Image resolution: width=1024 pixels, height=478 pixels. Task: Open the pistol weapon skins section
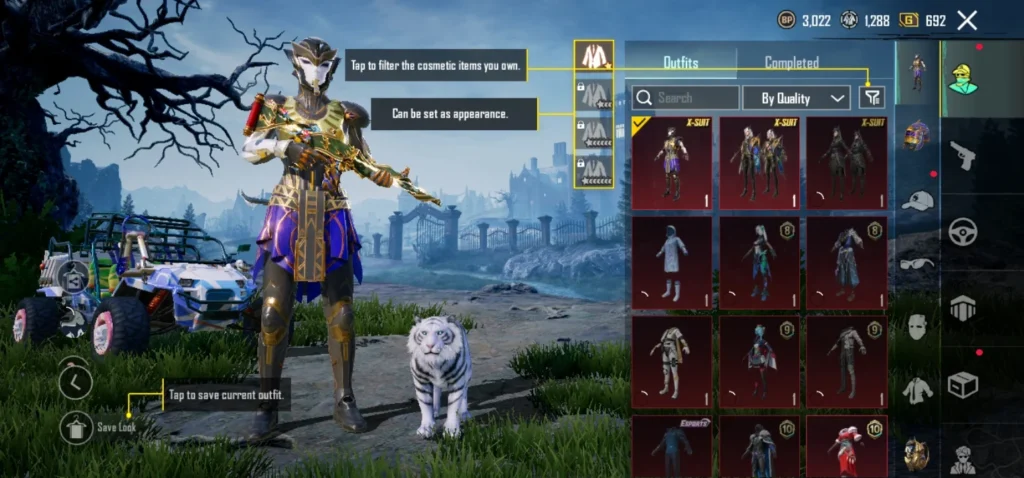tap(963, 155)
